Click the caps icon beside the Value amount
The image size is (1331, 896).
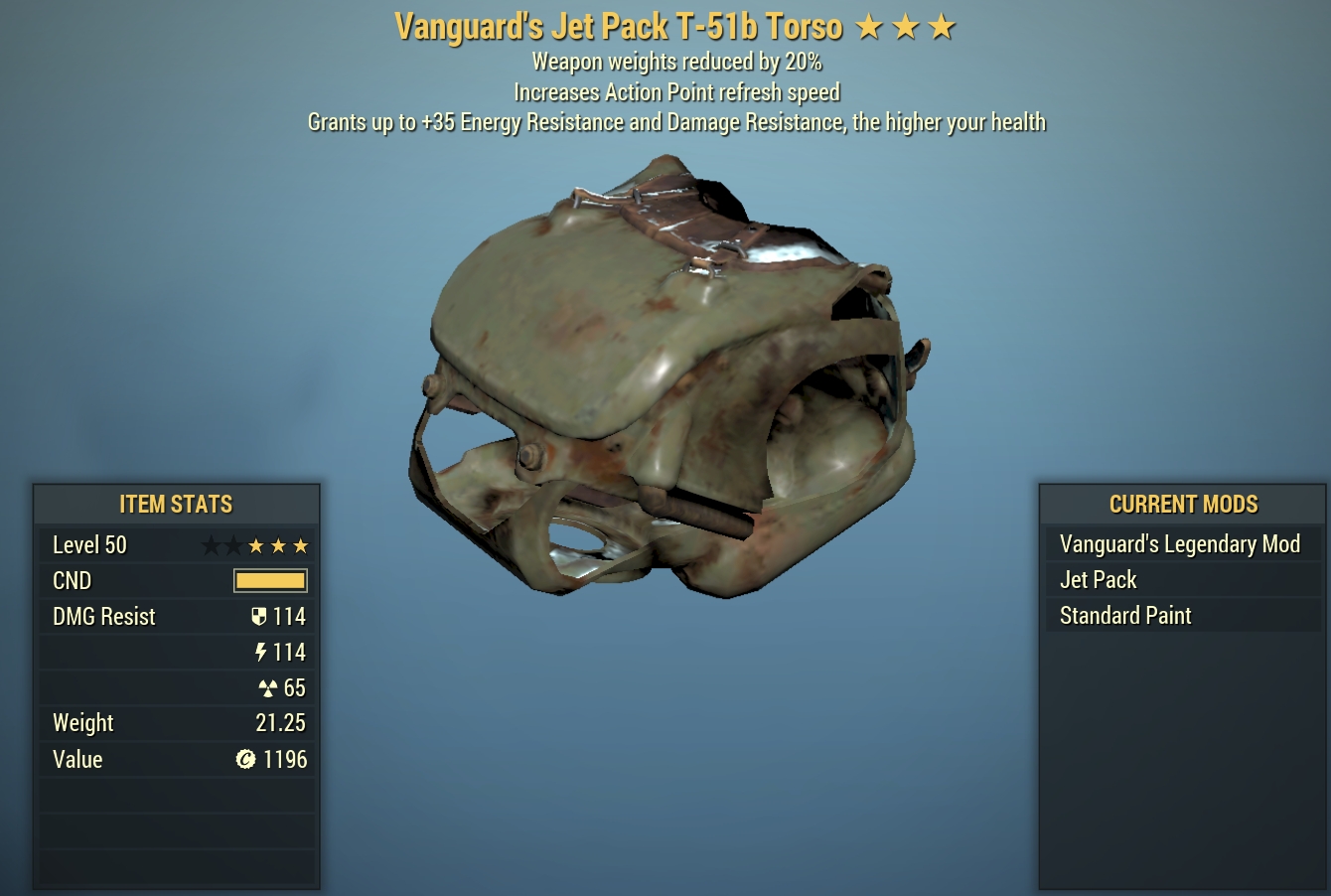point(247,760)
